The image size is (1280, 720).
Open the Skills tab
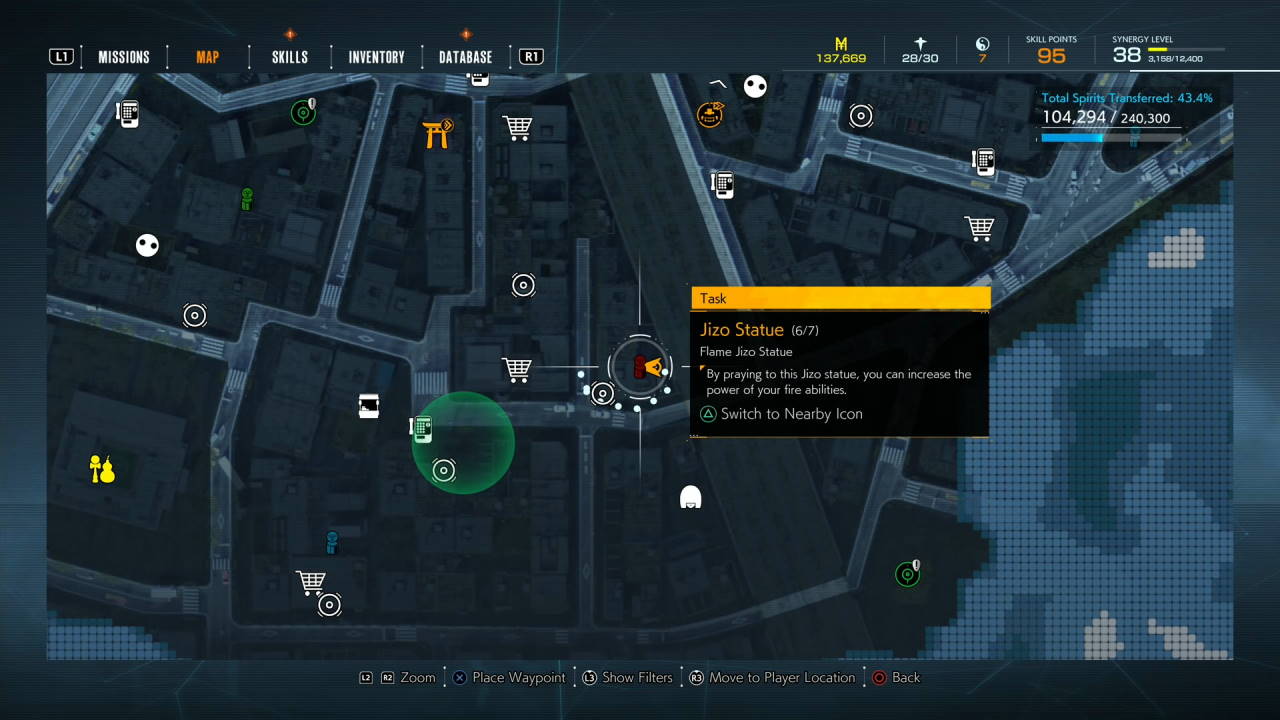[290, 57]
